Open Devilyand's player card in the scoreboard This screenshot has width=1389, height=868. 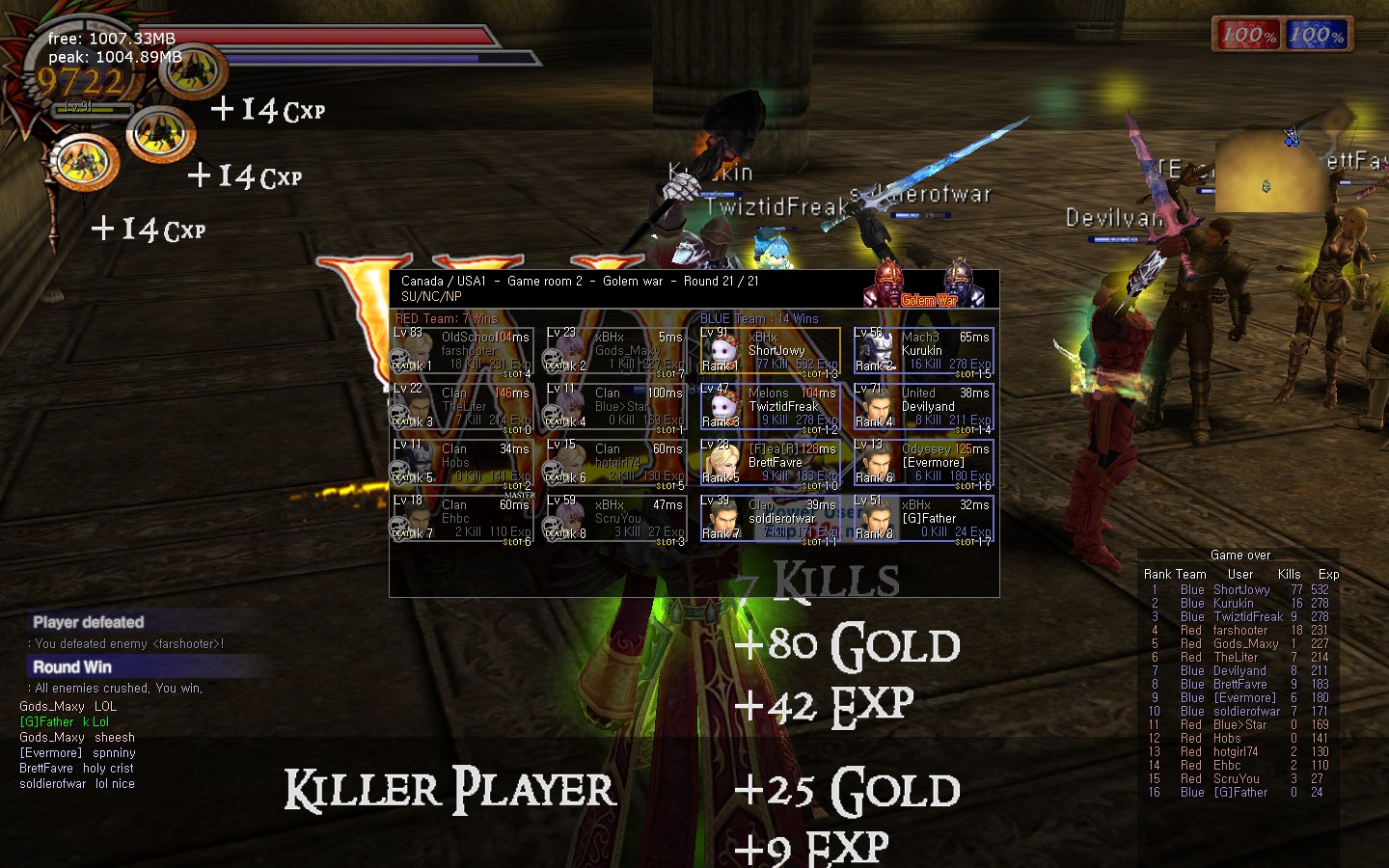tap(923, 408)
